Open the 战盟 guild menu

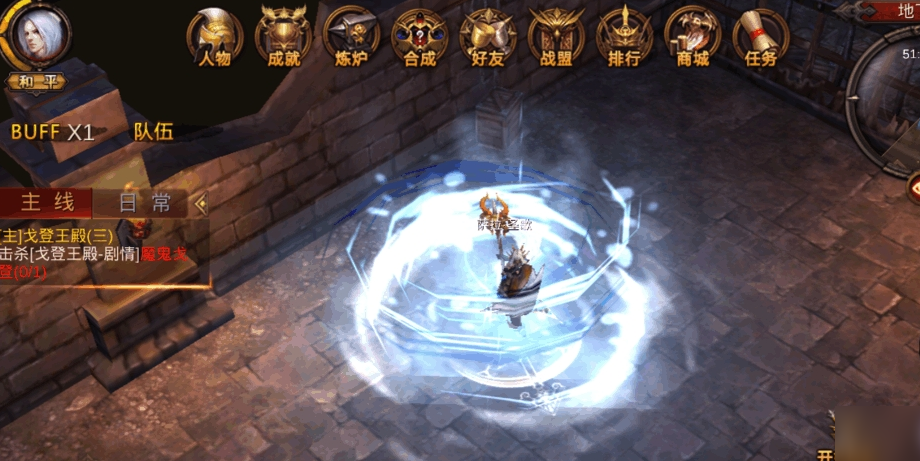coord(555,37)
